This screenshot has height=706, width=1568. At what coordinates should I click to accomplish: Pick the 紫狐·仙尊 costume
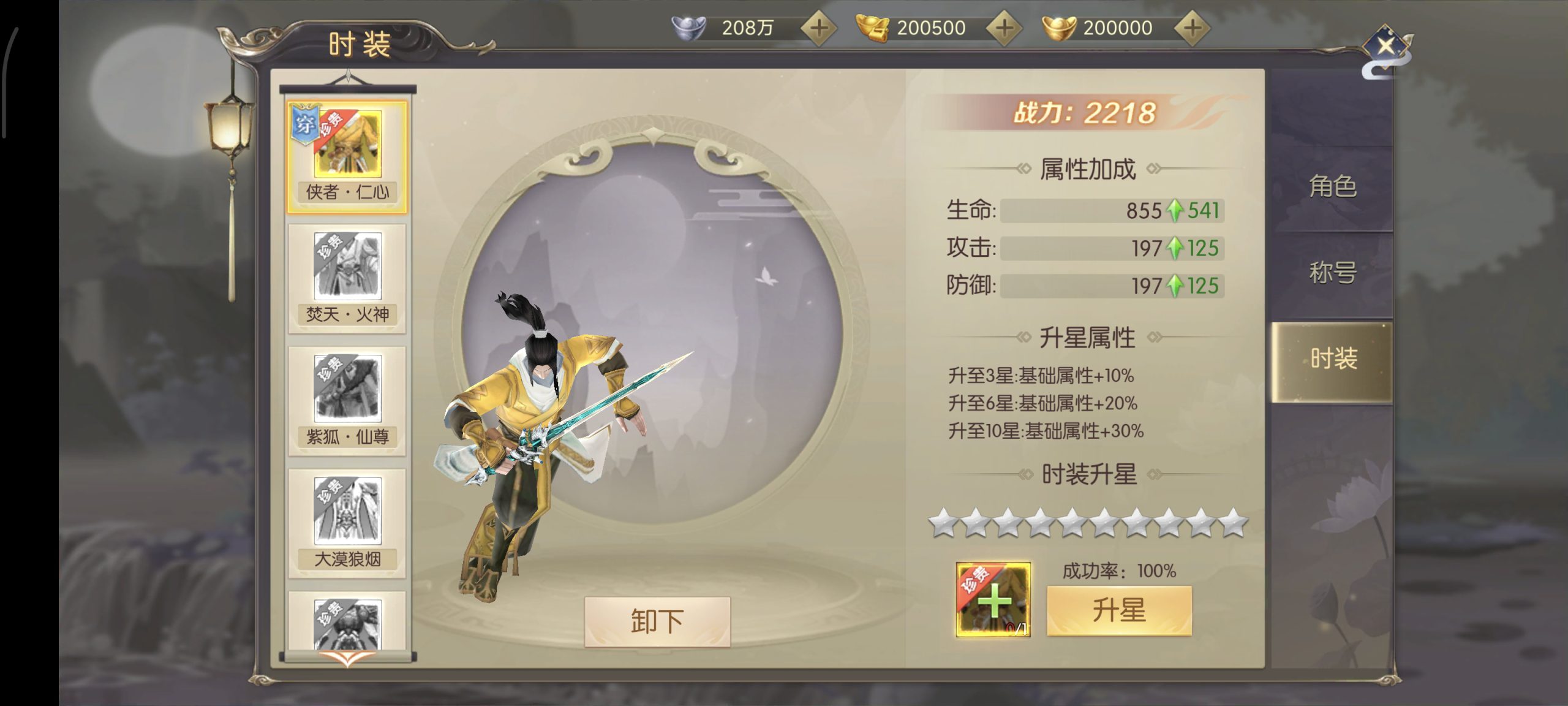[x=347, y=401]
